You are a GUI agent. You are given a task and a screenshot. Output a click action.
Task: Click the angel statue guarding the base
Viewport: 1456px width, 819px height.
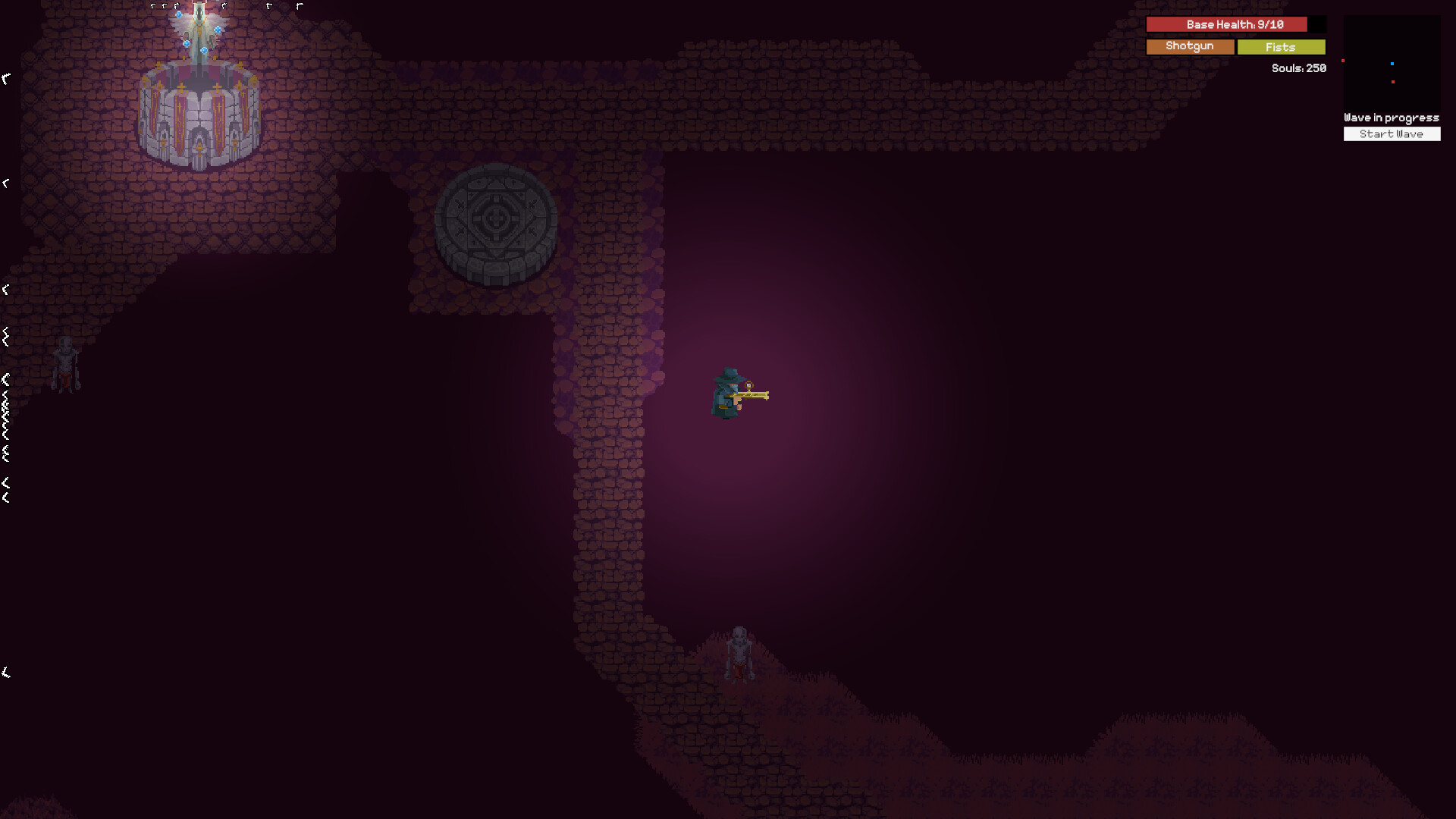(x=199, y=34)
